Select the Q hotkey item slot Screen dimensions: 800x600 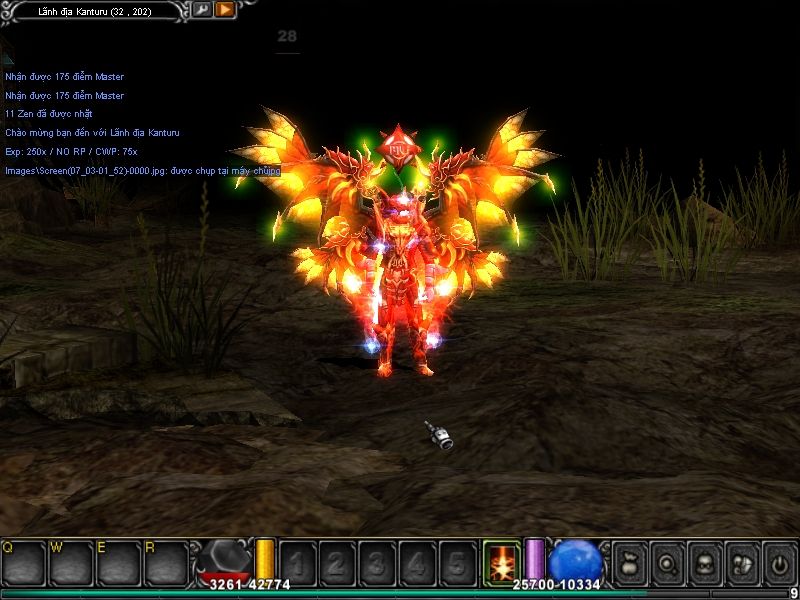point(24,563)
